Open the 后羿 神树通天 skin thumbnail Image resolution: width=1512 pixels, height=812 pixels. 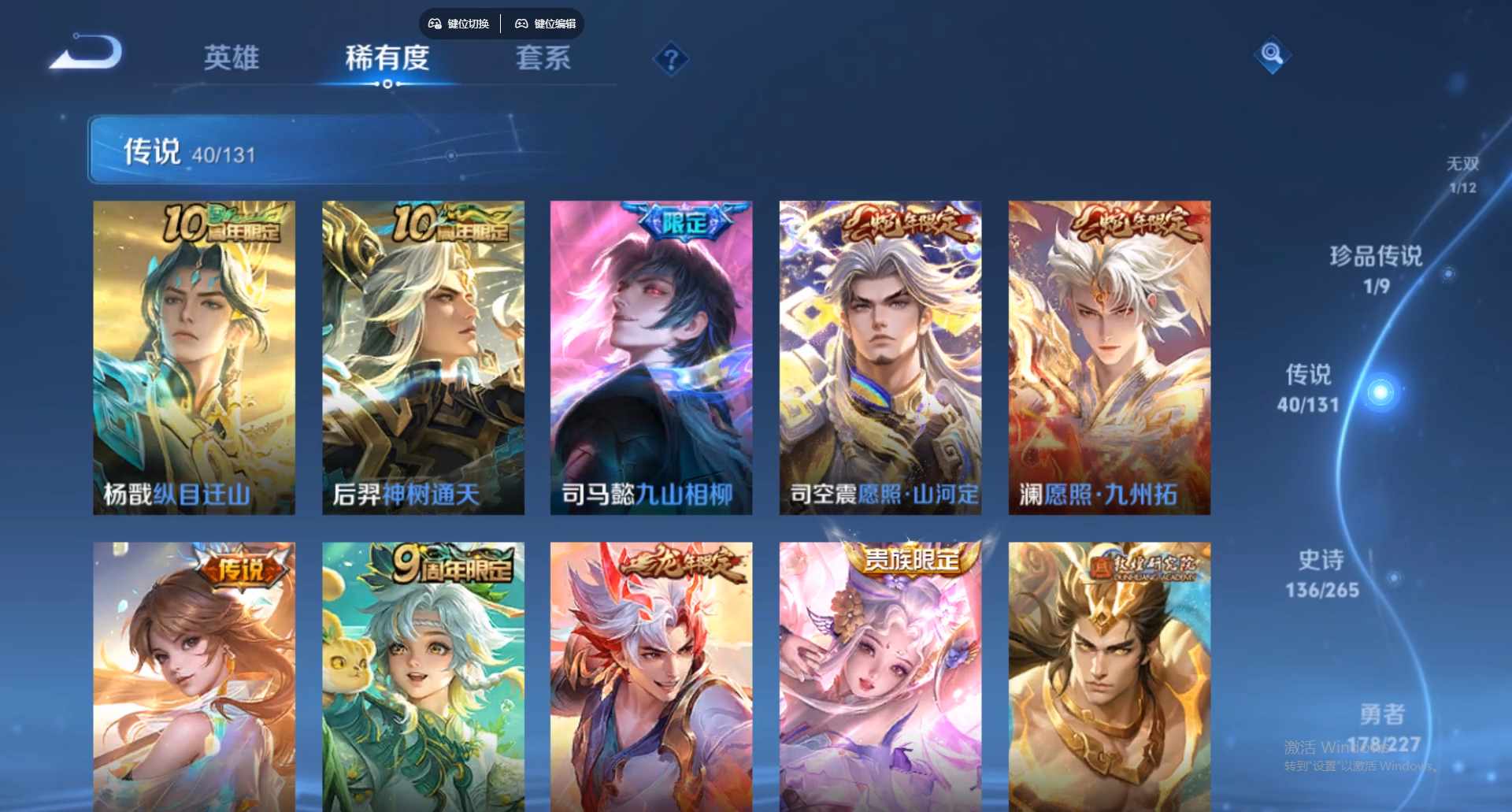tap(423, 354)
